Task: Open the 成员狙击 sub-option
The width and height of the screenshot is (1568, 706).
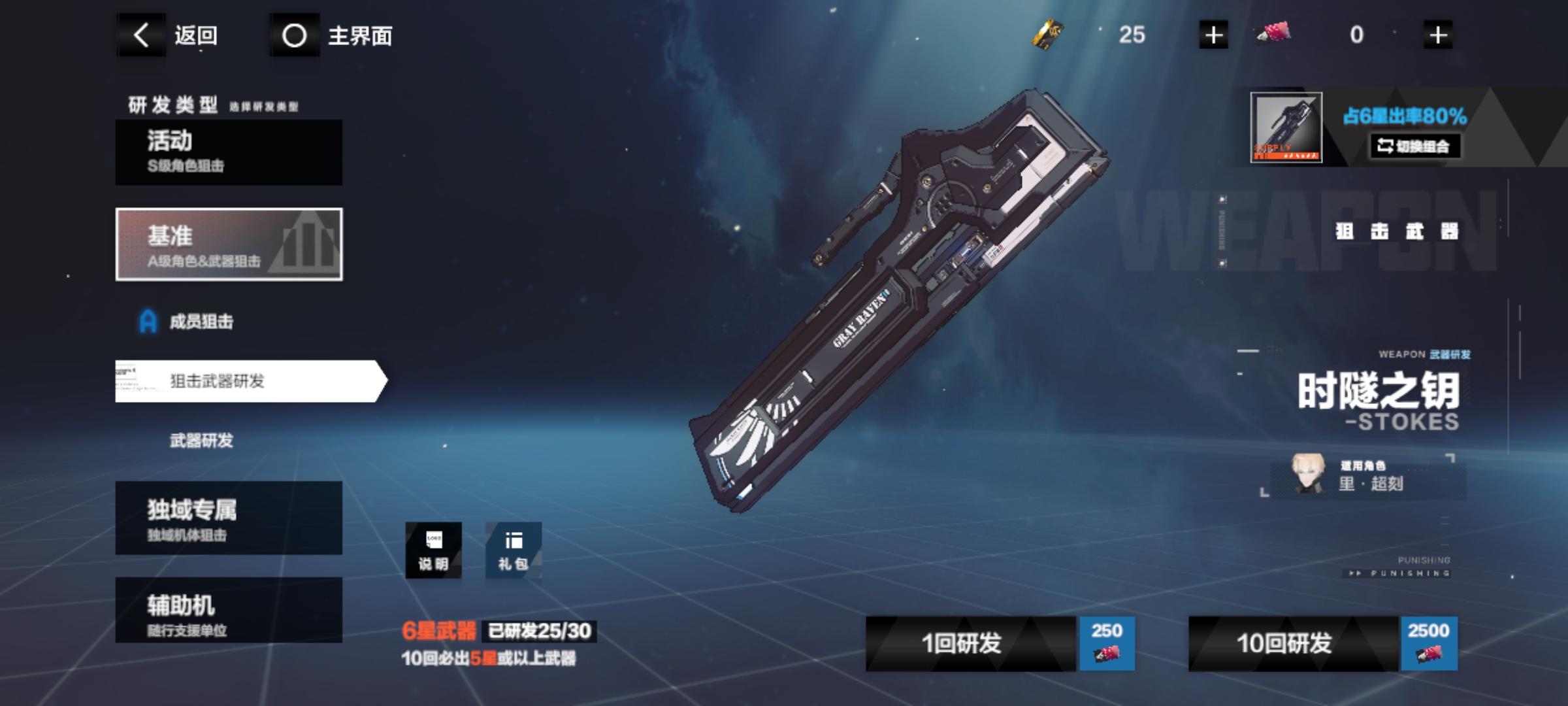Action: pos(200,322)
